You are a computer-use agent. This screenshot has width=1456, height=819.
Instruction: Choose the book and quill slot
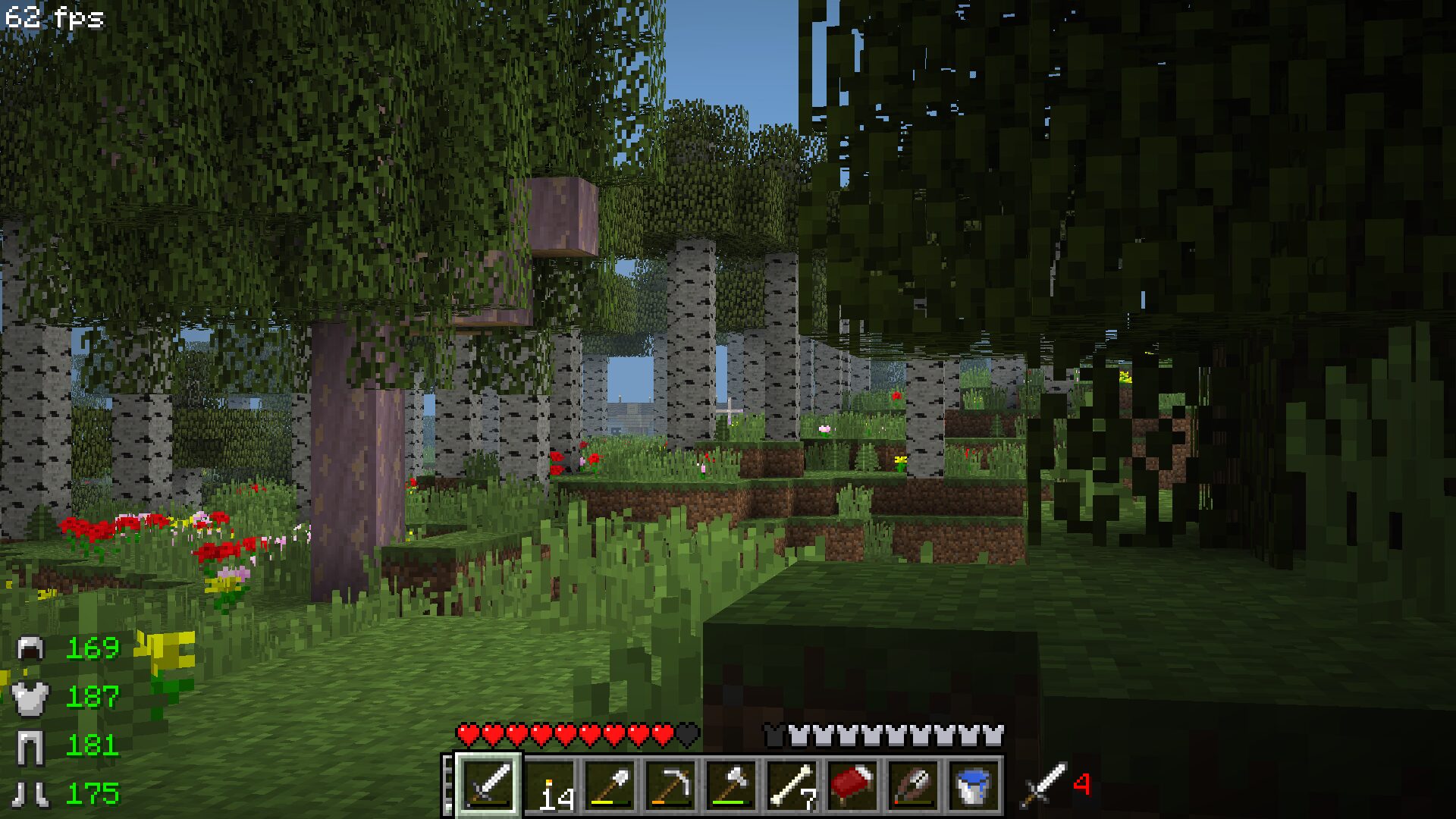tap(914, 786)
